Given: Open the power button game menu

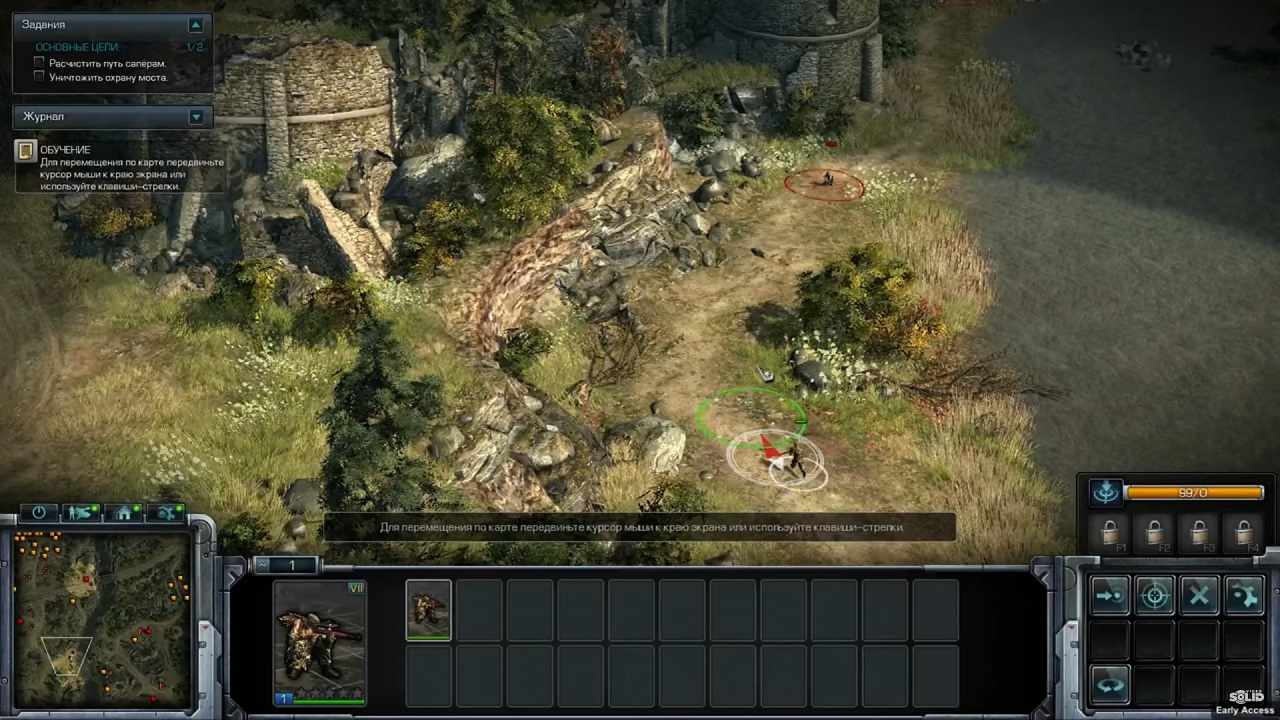Looking at the screenshot, I should [39, 513].
